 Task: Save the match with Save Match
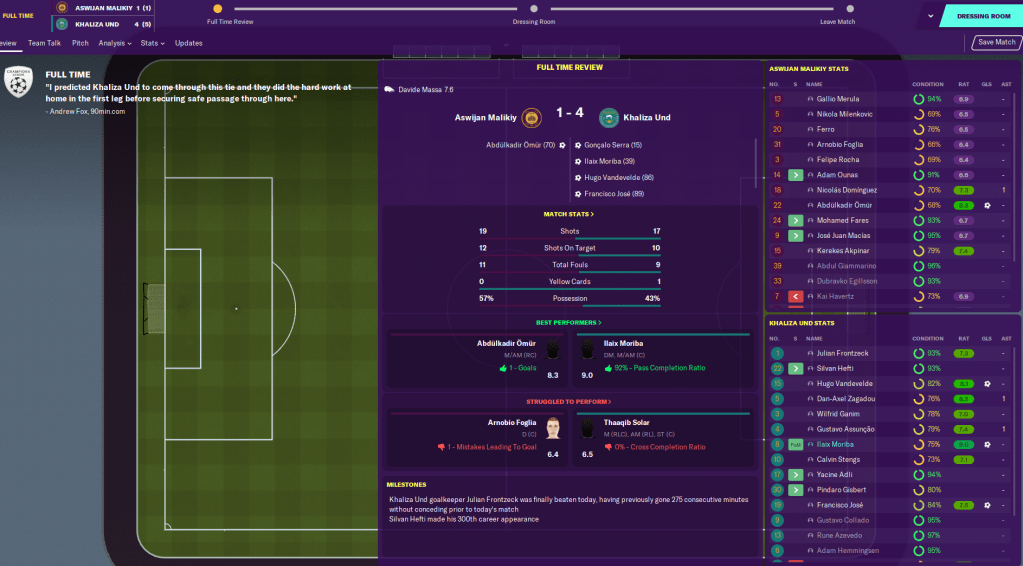coord(996,43)
